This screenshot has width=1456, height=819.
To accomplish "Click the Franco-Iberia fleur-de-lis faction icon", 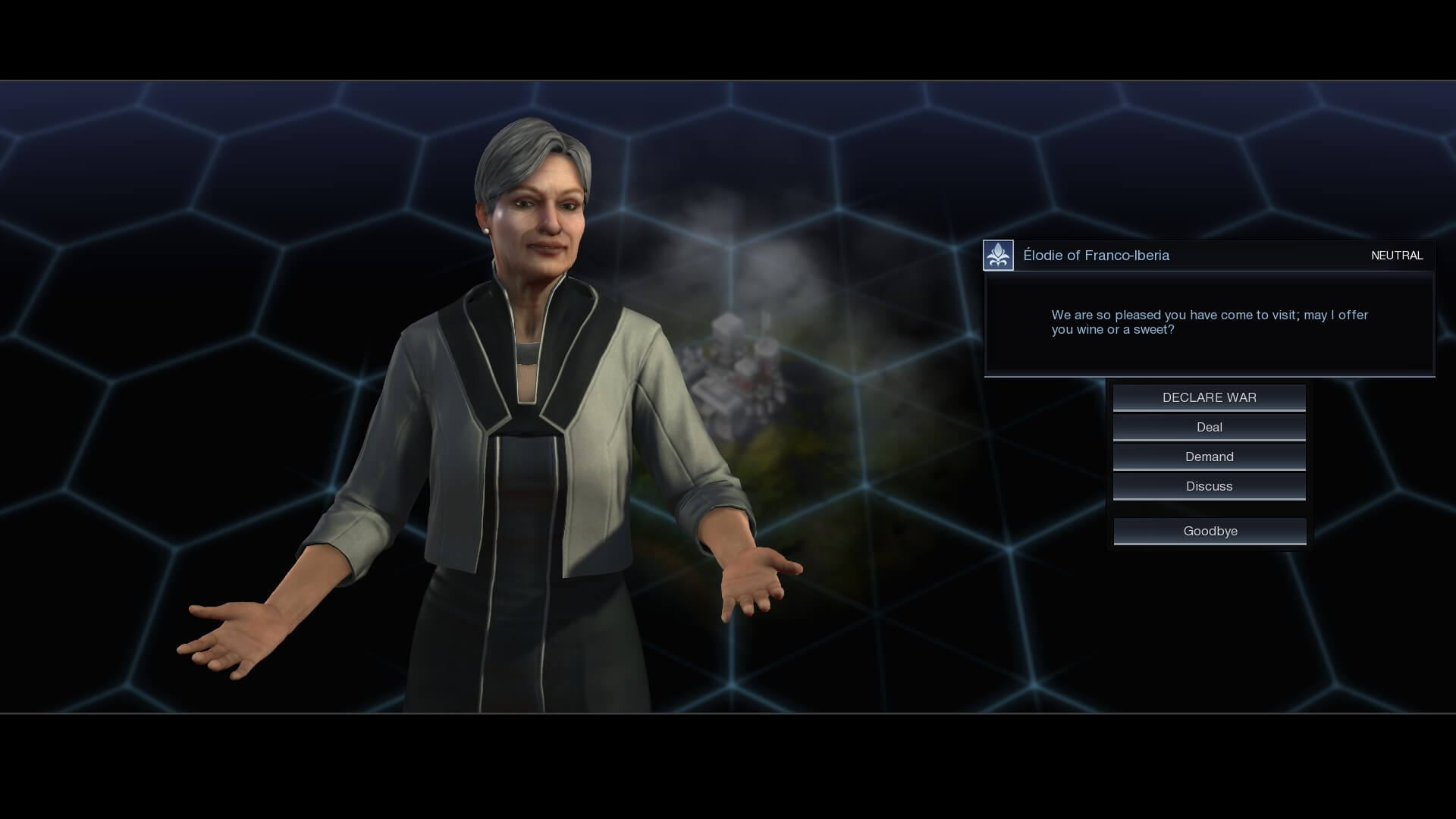I will [x=998, y=255].
